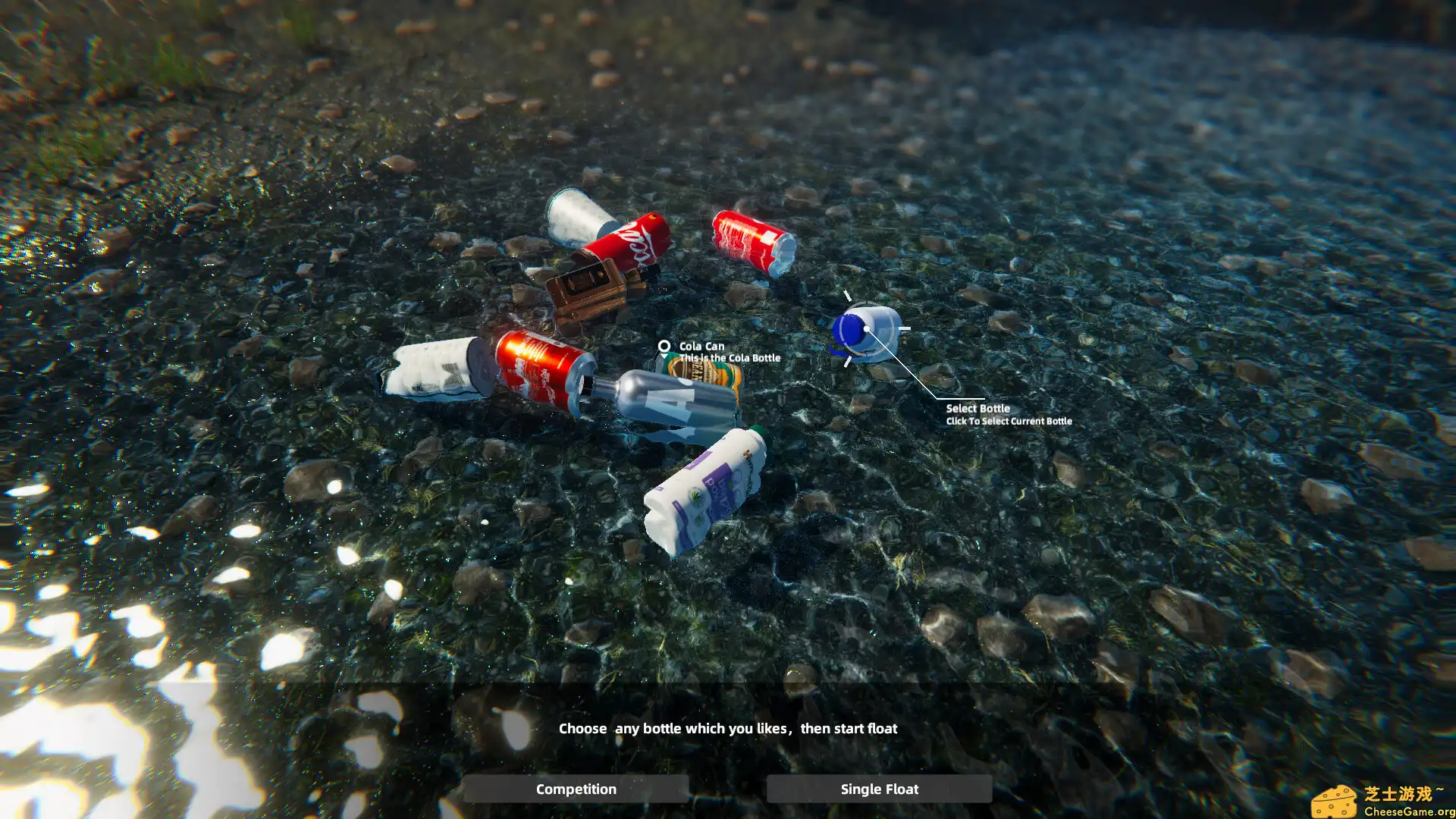
Task: Start a Competition float
Action: (576, 789)
